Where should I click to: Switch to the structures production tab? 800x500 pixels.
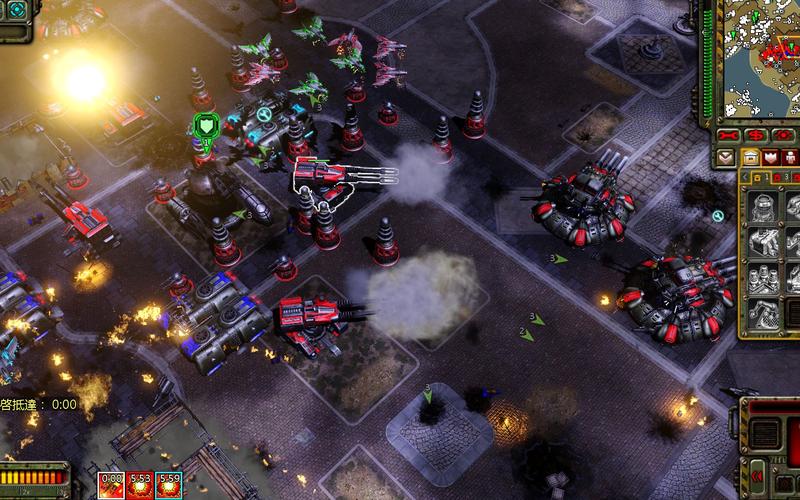coord(750,158)
